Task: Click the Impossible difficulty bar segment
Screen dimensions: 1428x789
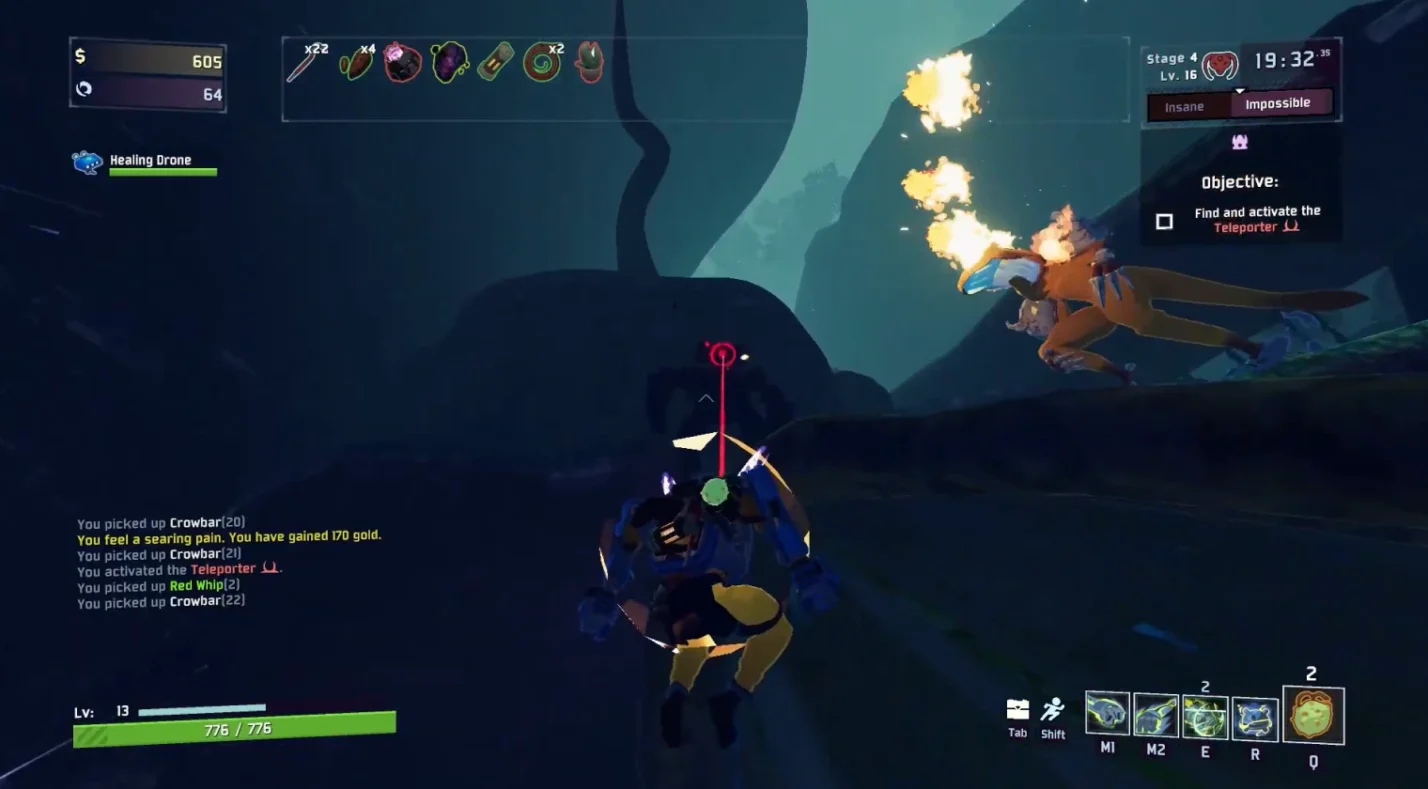Action: [x=1280, y=104]
